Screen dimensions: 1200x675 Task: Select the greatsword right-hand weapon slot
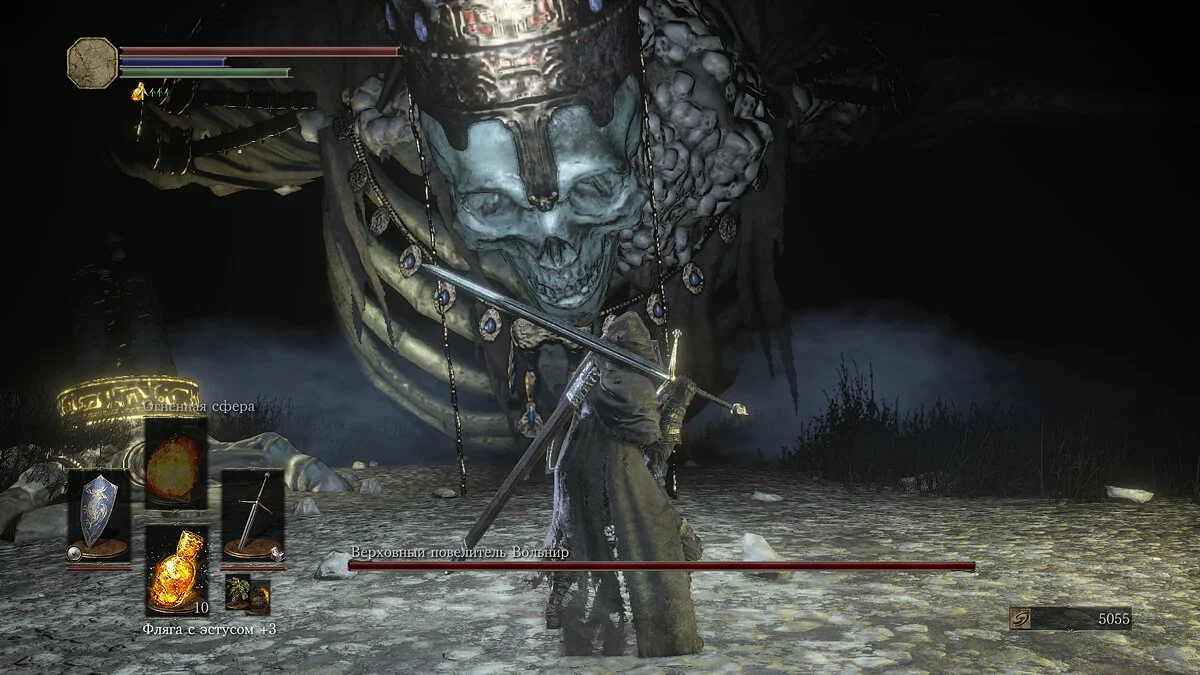254,515
